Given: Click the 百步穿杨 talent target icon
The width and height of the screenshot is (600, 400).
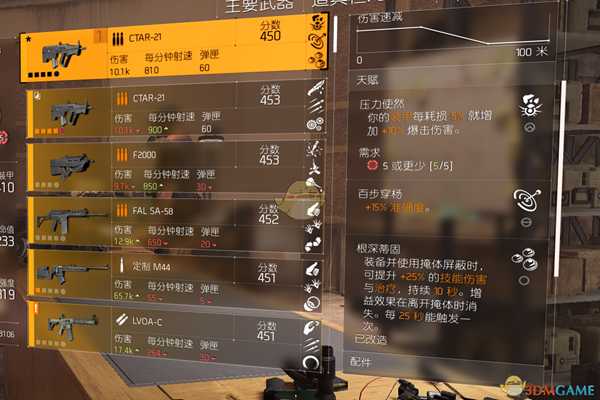Looking at the screenshot, I should tap(529, 197).
